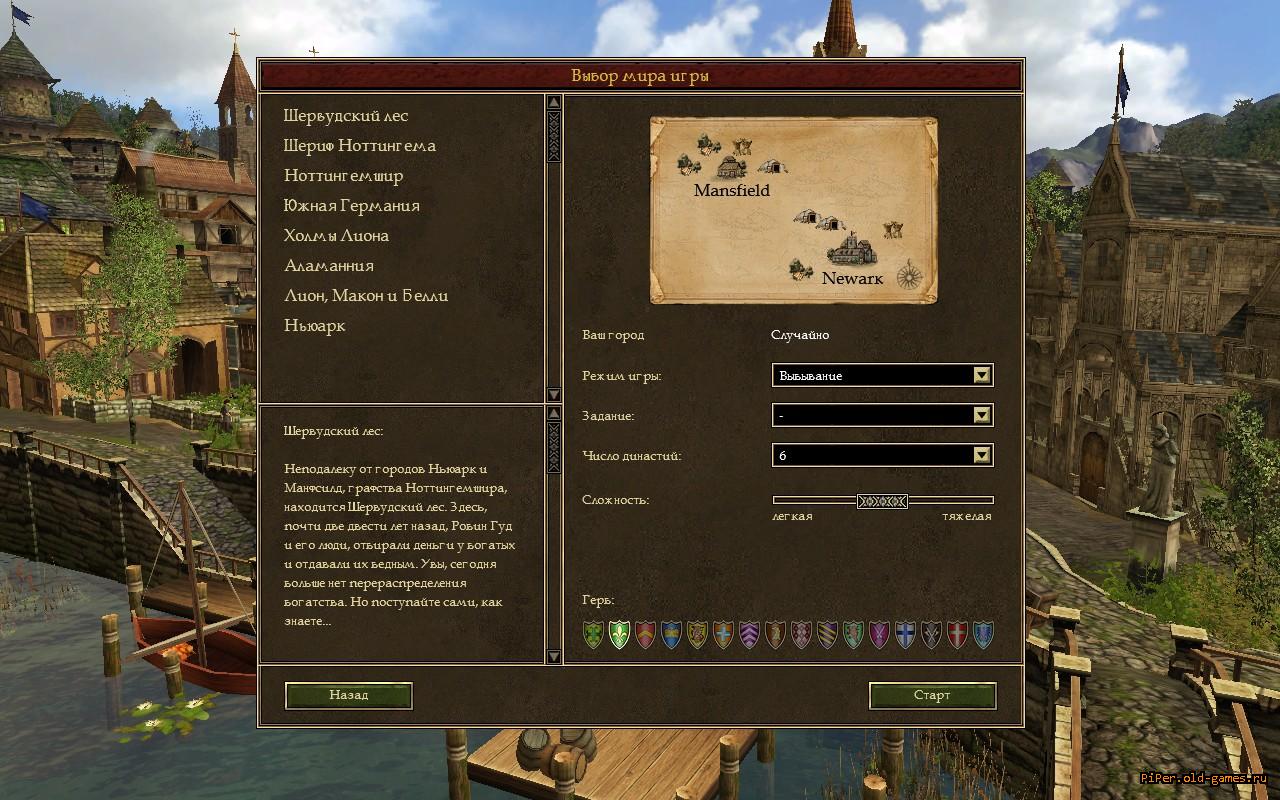The width and height of the screenshot is (1280, 800).
Task: Choose the purple chevron-striped shield
Action: pos(749,634)
